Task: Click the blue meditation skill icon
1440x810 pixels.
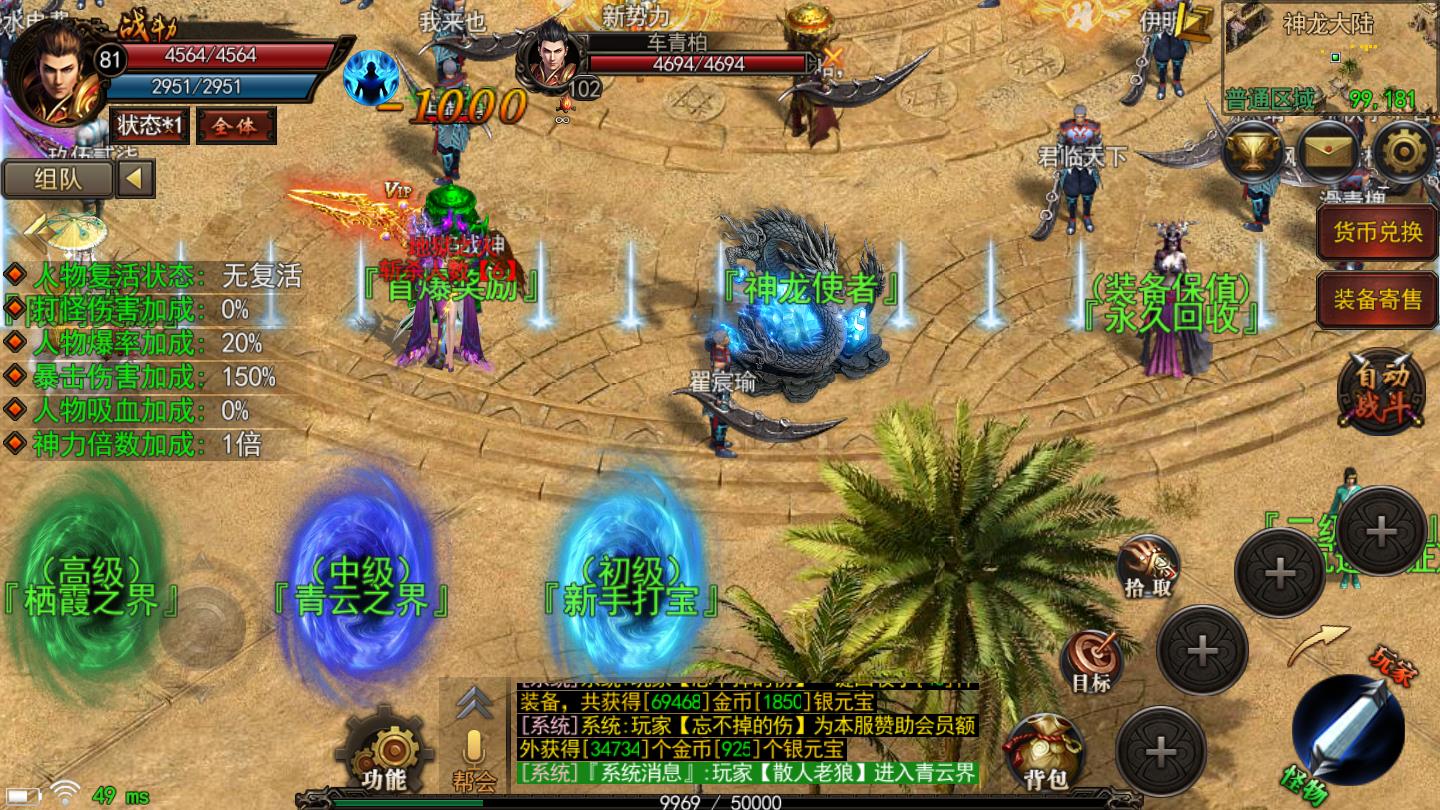Action: point(371,76)
